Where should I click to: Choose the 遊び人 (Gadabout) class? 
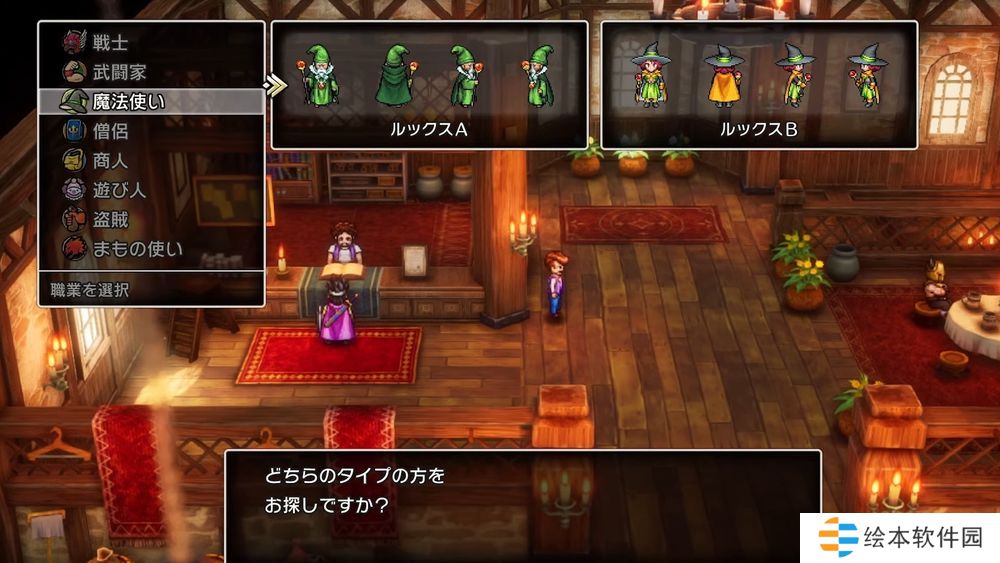pyautogui.click(x=117, y=189)
